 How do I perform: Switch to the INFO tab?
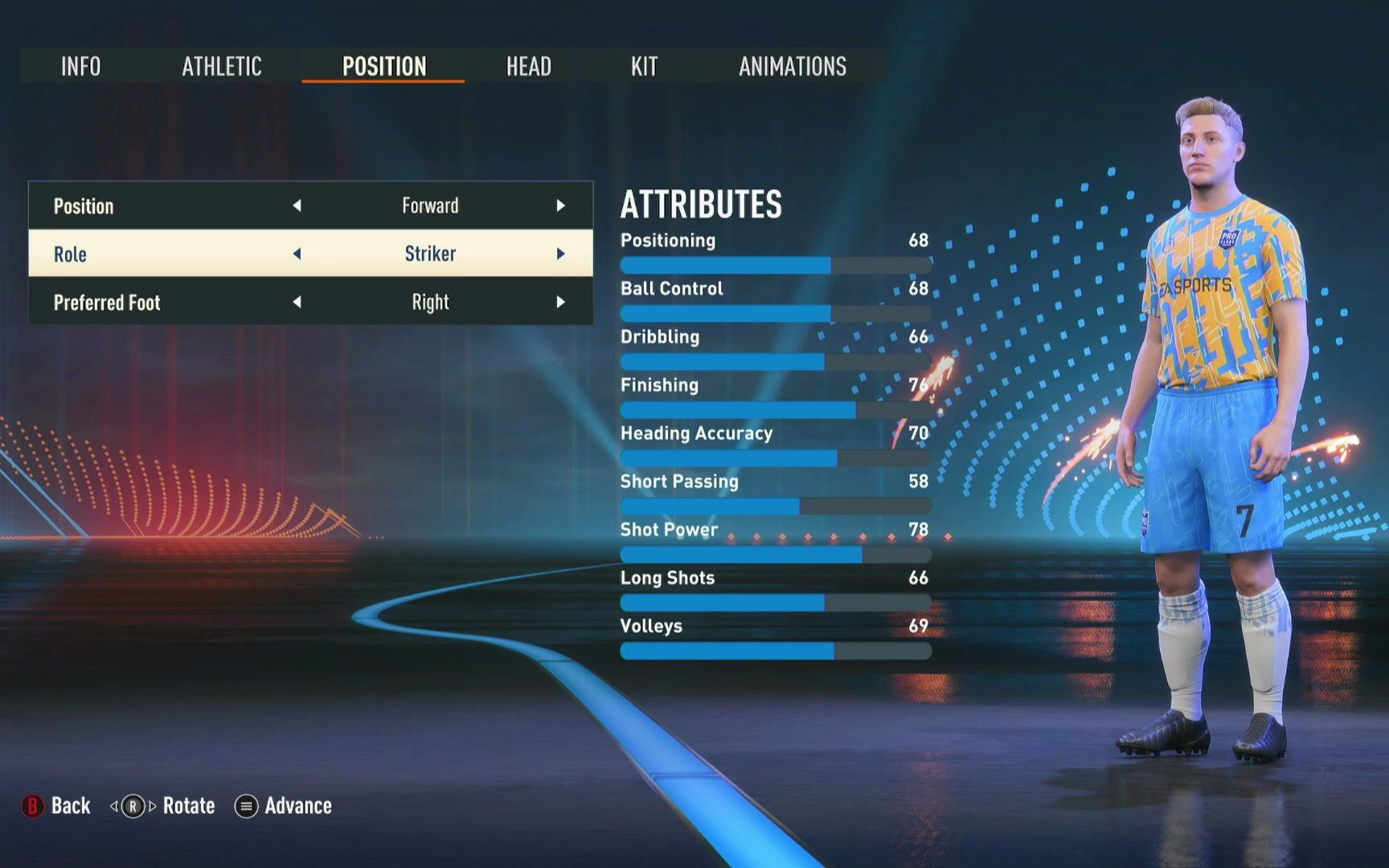click(x=80, y=67)
